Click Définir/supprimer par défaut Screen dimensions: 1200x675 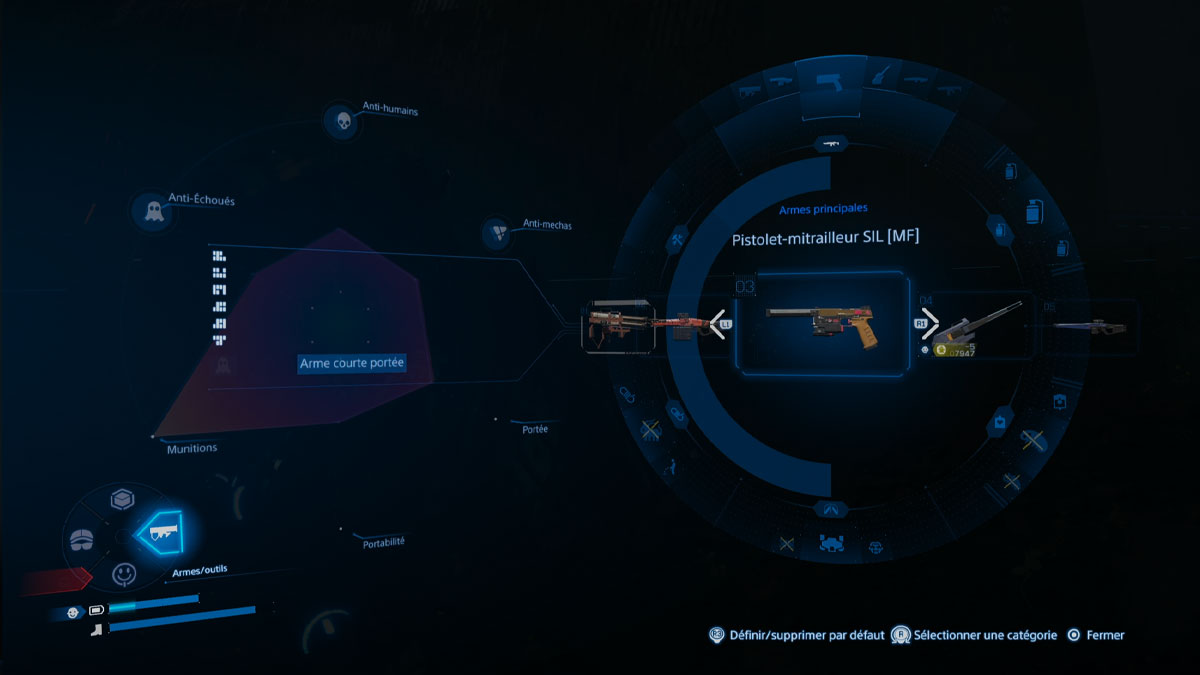tap(797, 635)
